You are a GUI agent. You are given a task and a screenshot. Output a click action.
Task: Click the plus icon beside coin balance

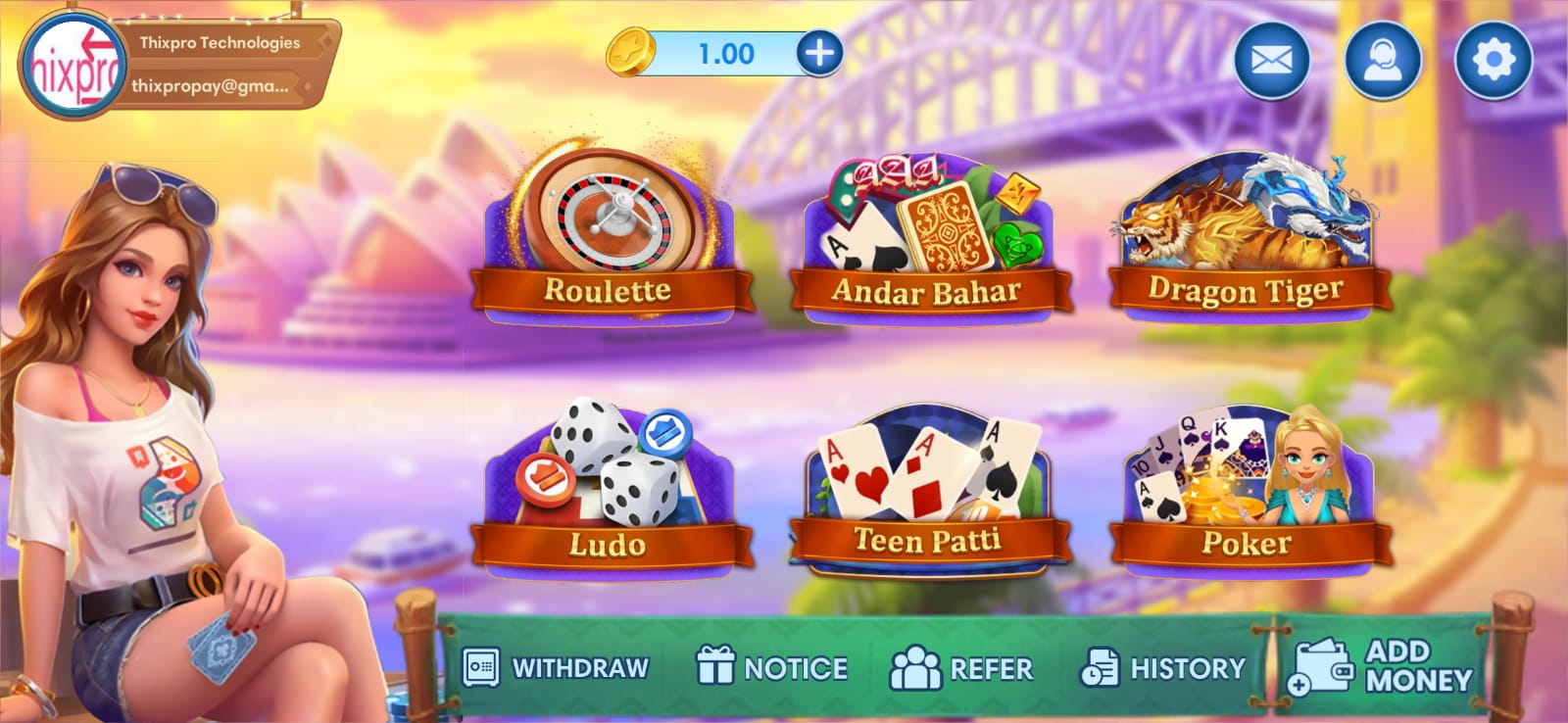819,53
